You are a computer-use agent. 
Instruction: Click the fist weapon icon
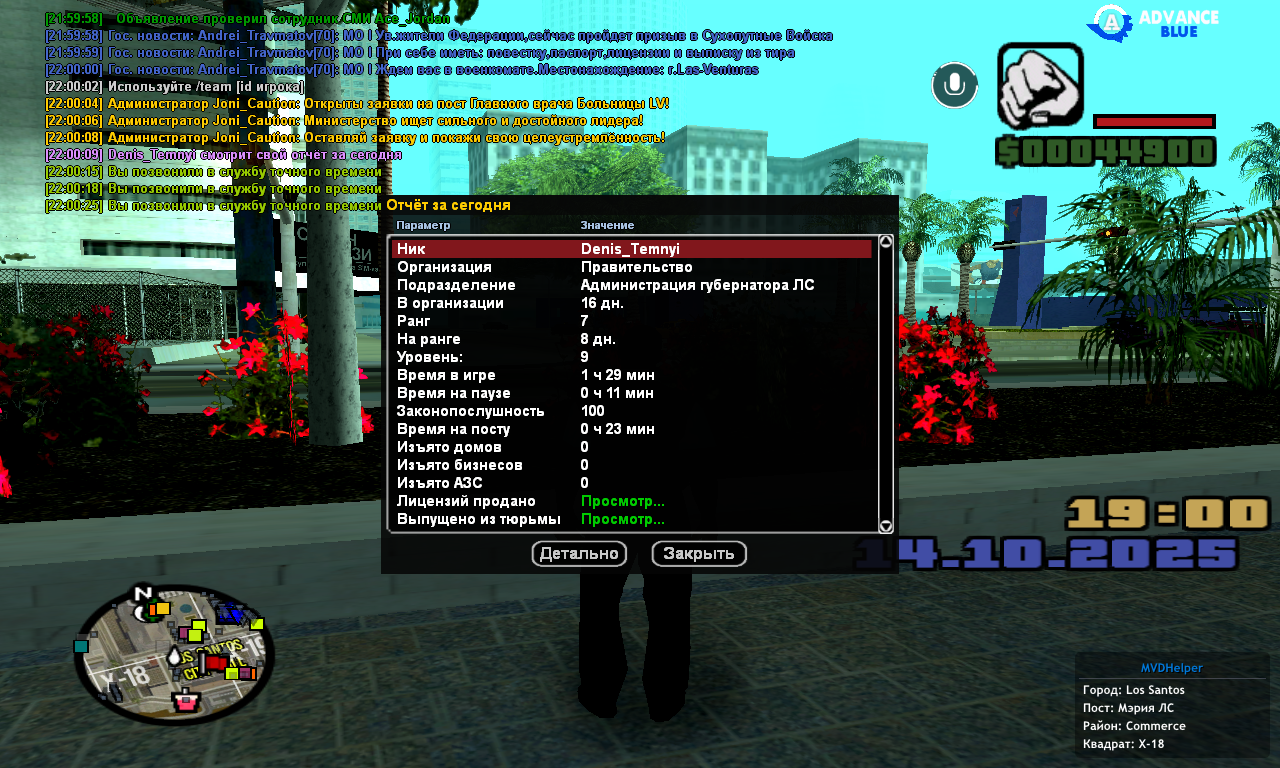tap(1040, 85)
